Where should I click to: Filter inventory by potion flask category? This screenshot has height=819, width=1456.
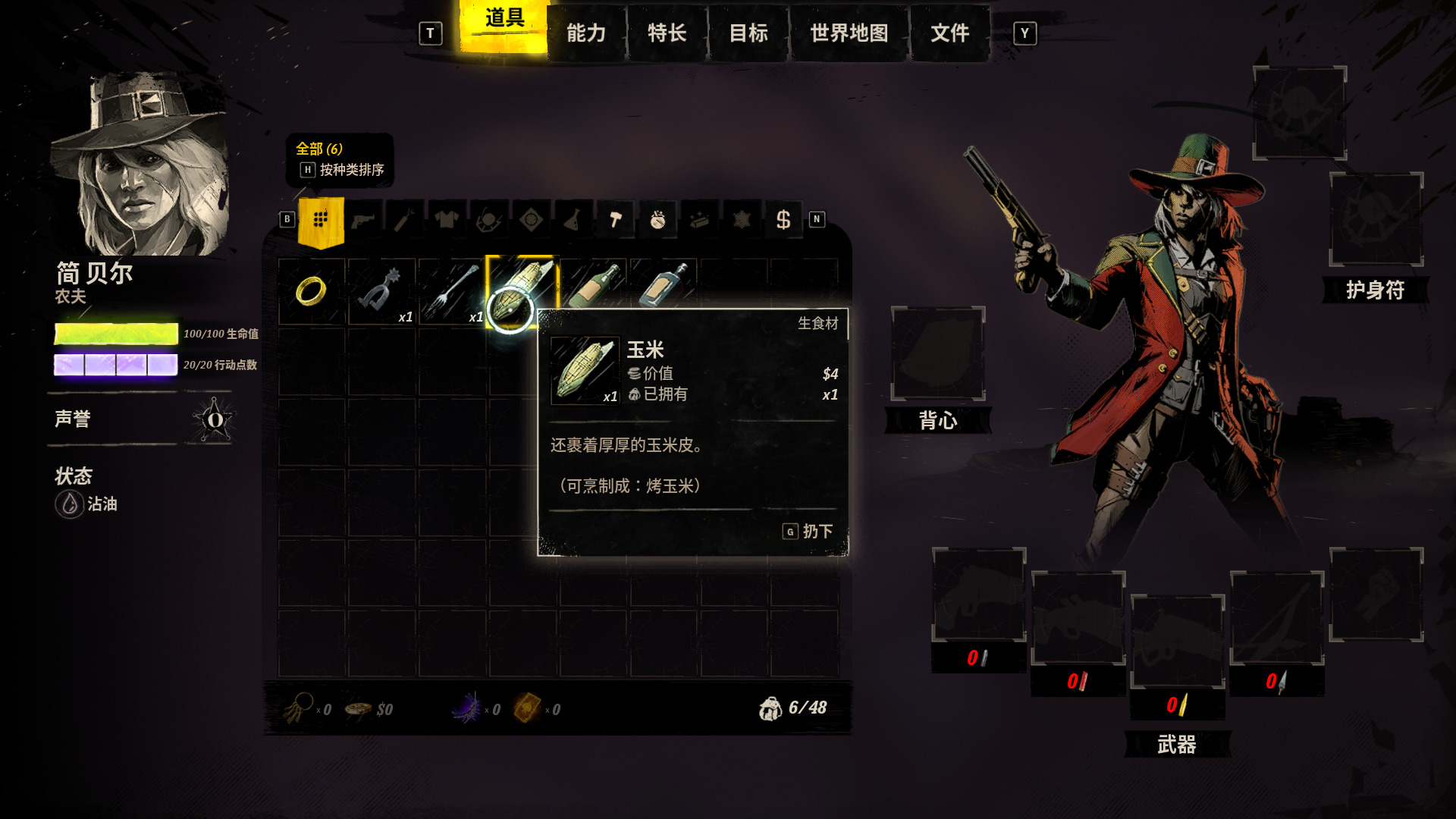pos(573,220)
